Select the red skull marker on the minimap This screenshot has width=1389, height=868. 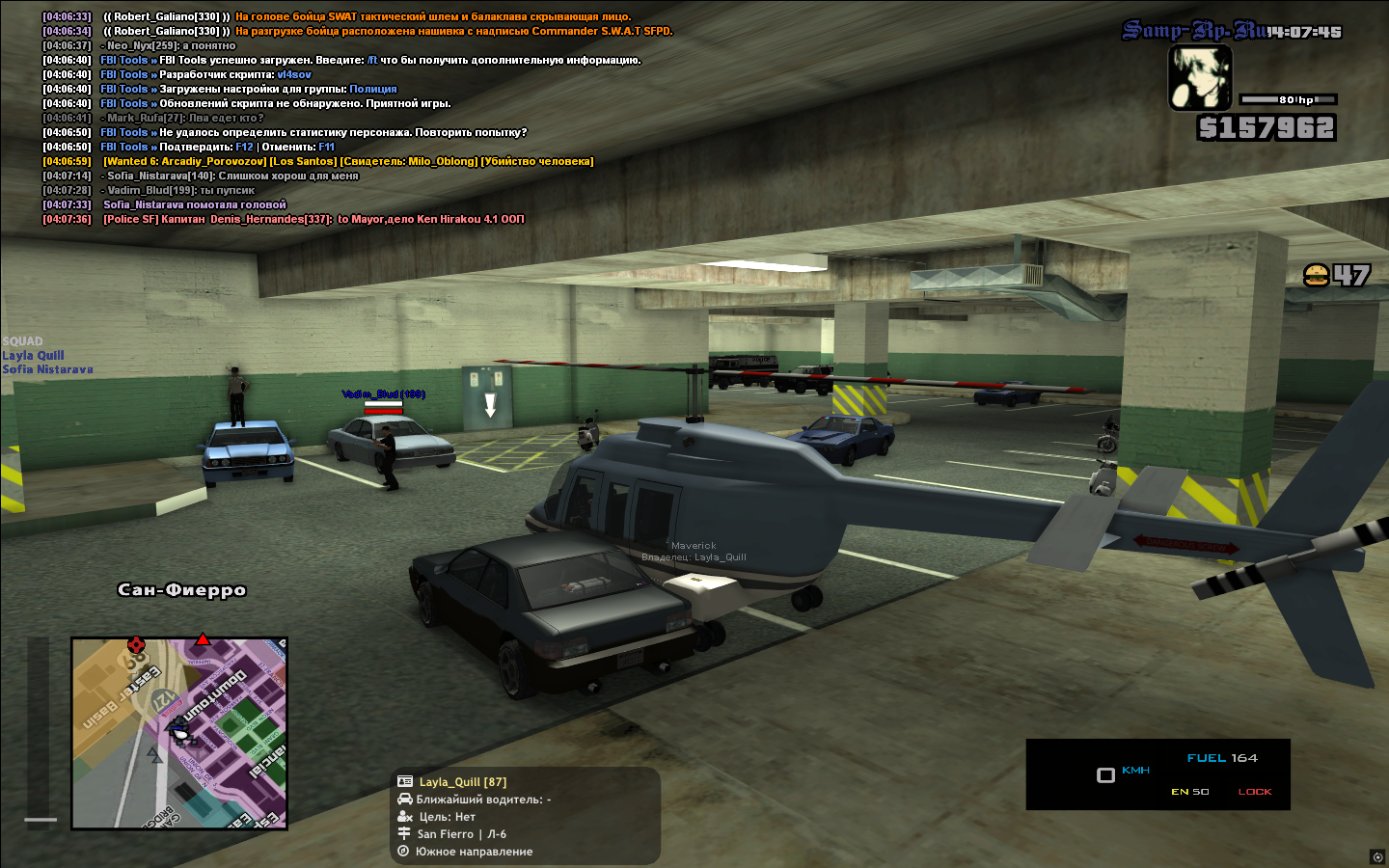(x=136, y=644)
